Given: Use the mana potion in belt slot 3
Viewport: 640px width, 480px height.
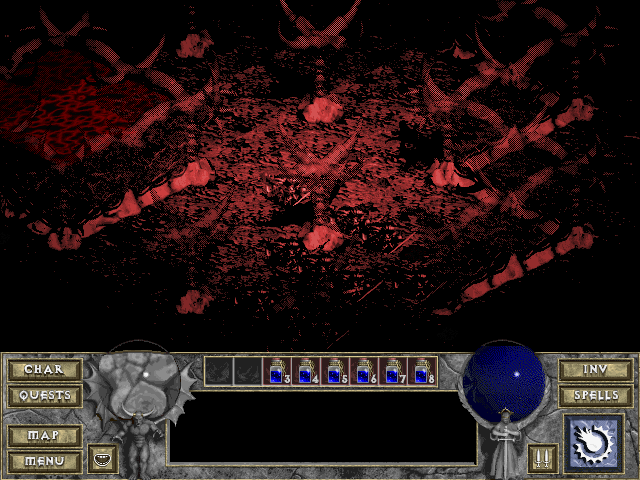Looking at the screenshot, I should coord(277,371).
